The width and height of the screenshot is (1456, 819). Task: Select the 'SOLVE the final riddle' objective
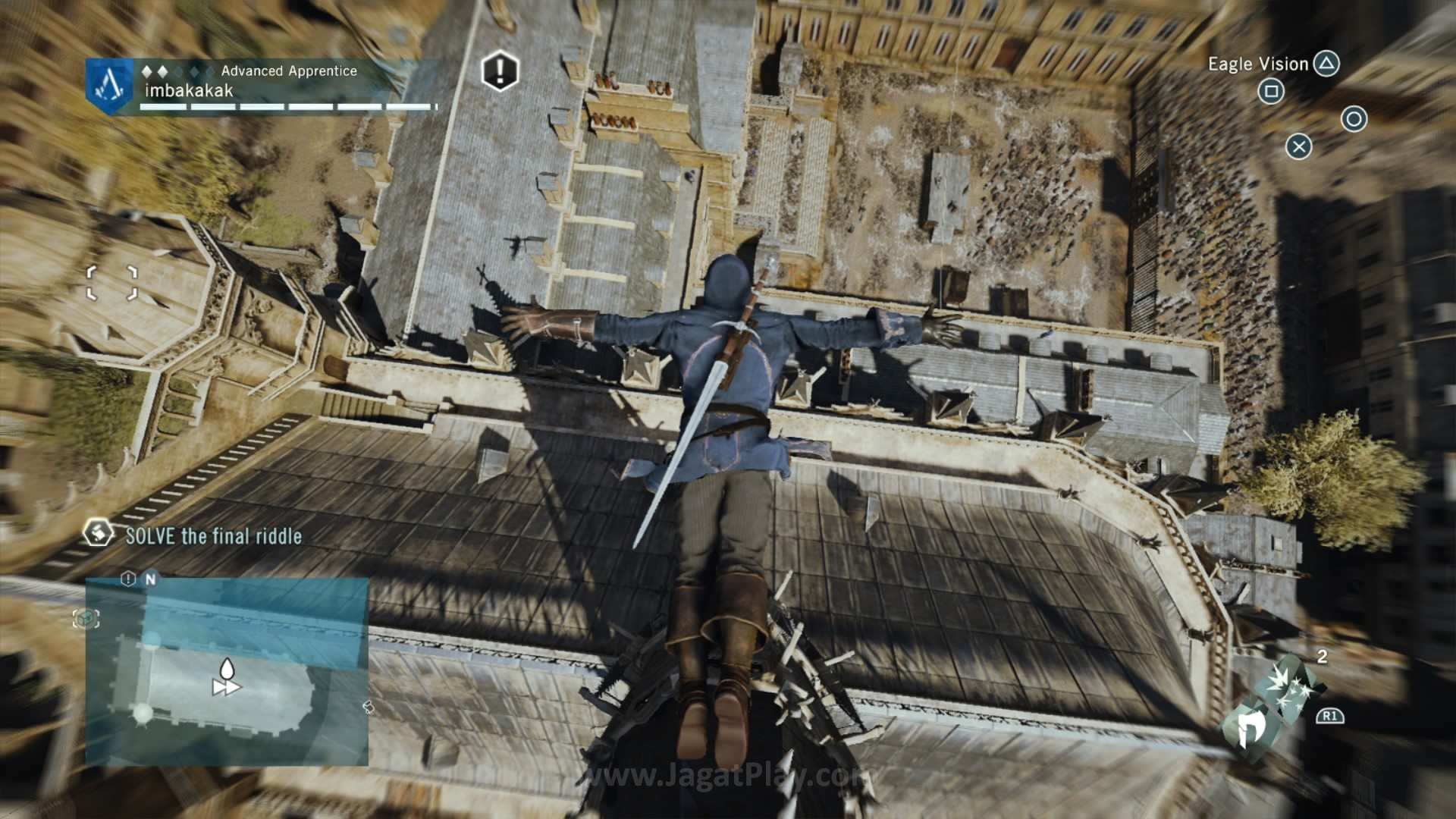(x=213, y=536)
